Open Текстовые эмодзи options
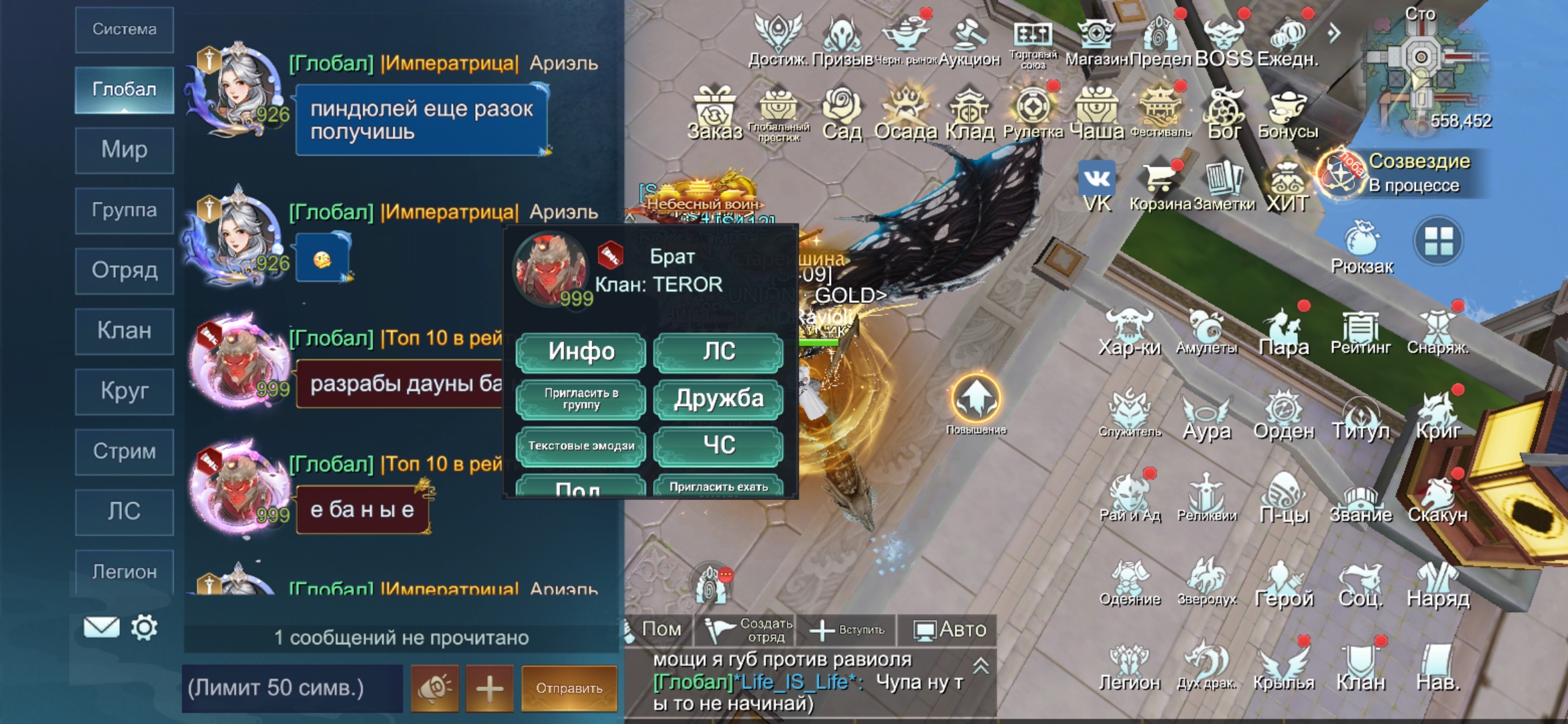This screenshot has height=724, width=1568. (x=580, y=446)
